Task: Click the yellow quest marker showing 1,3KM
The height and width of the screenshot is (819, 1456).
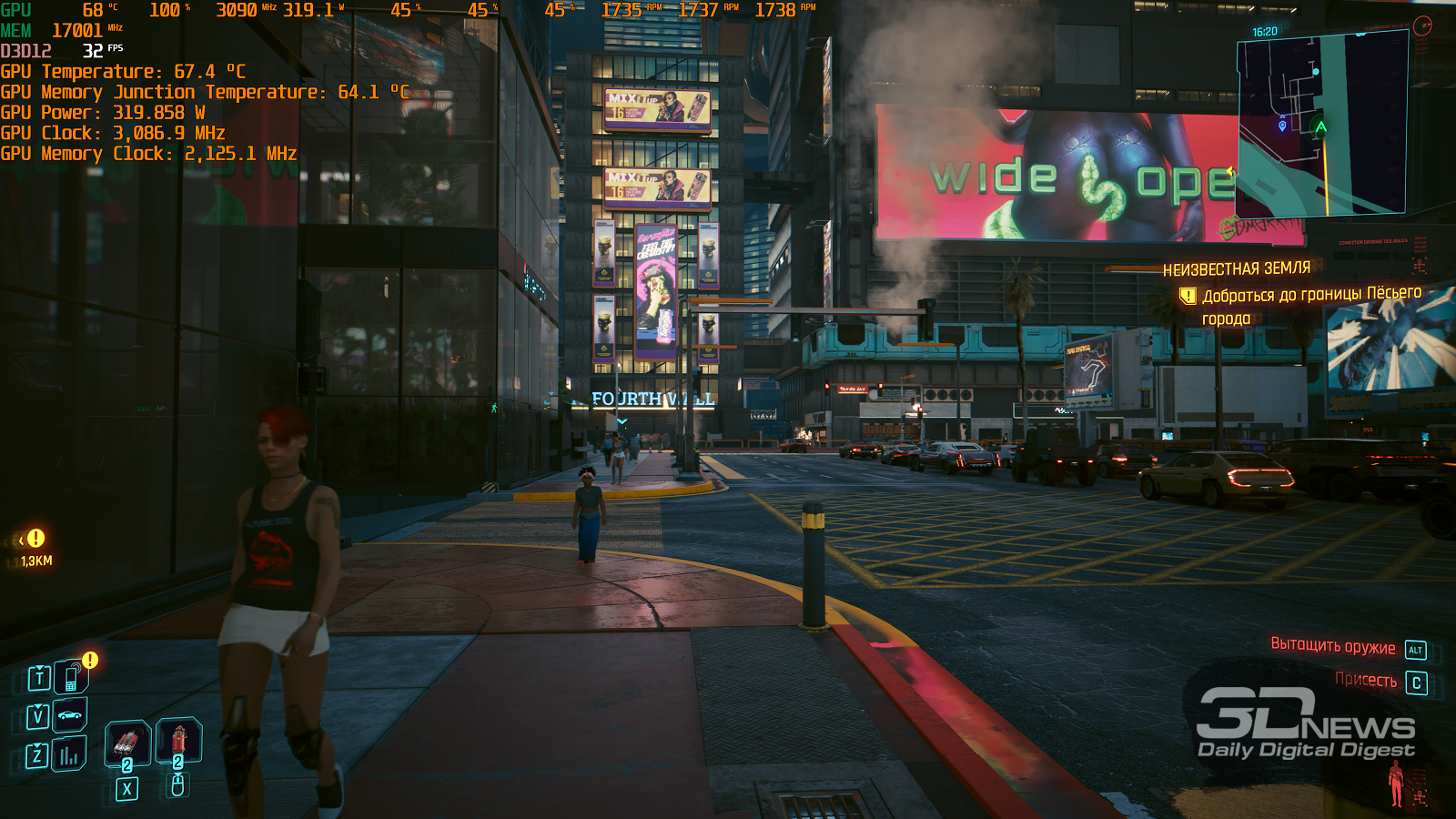Action: click(x=35, y=539)
